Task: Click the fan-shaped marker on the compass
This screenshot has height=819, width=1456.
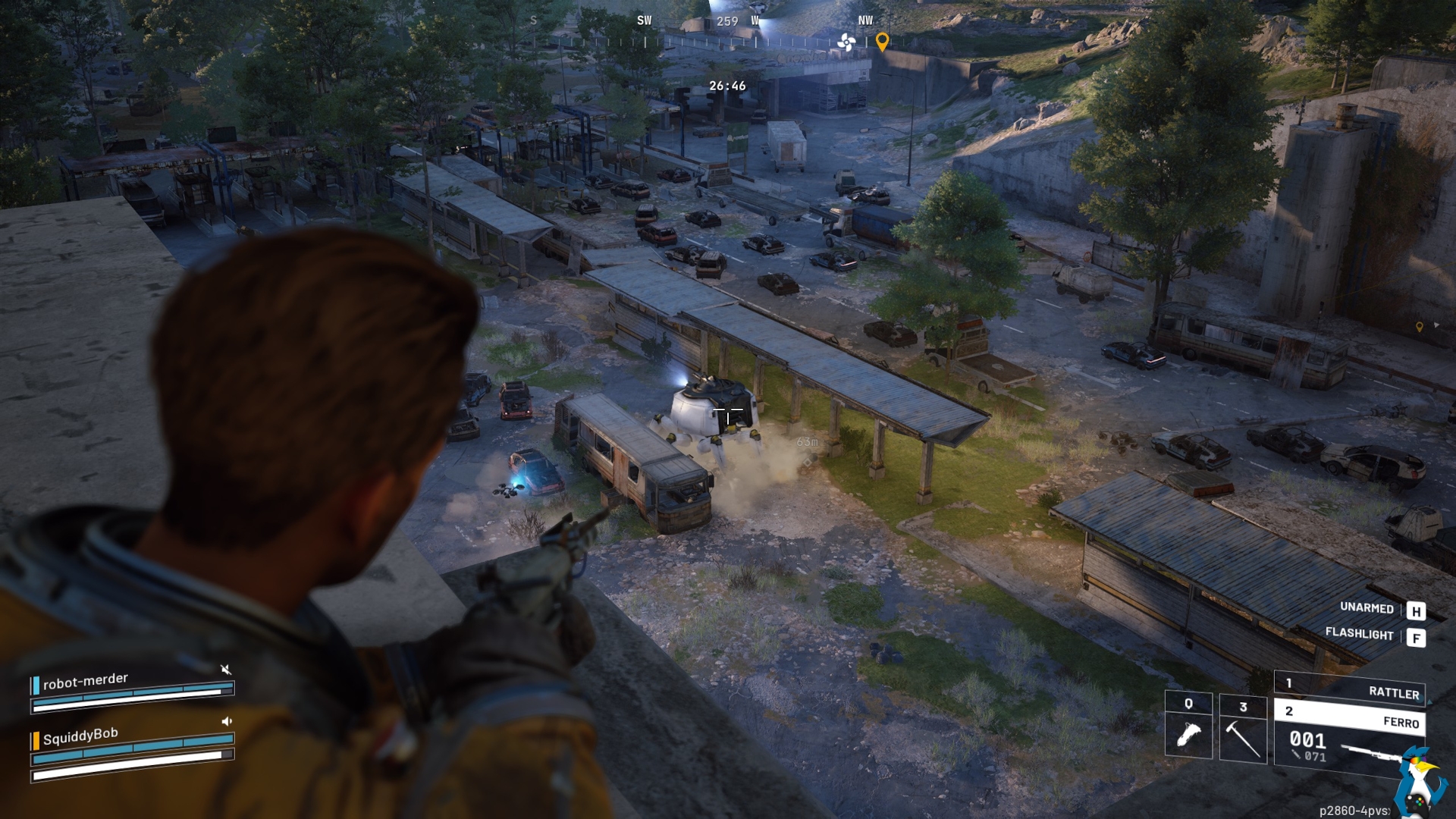Action: tap(846, 42)
